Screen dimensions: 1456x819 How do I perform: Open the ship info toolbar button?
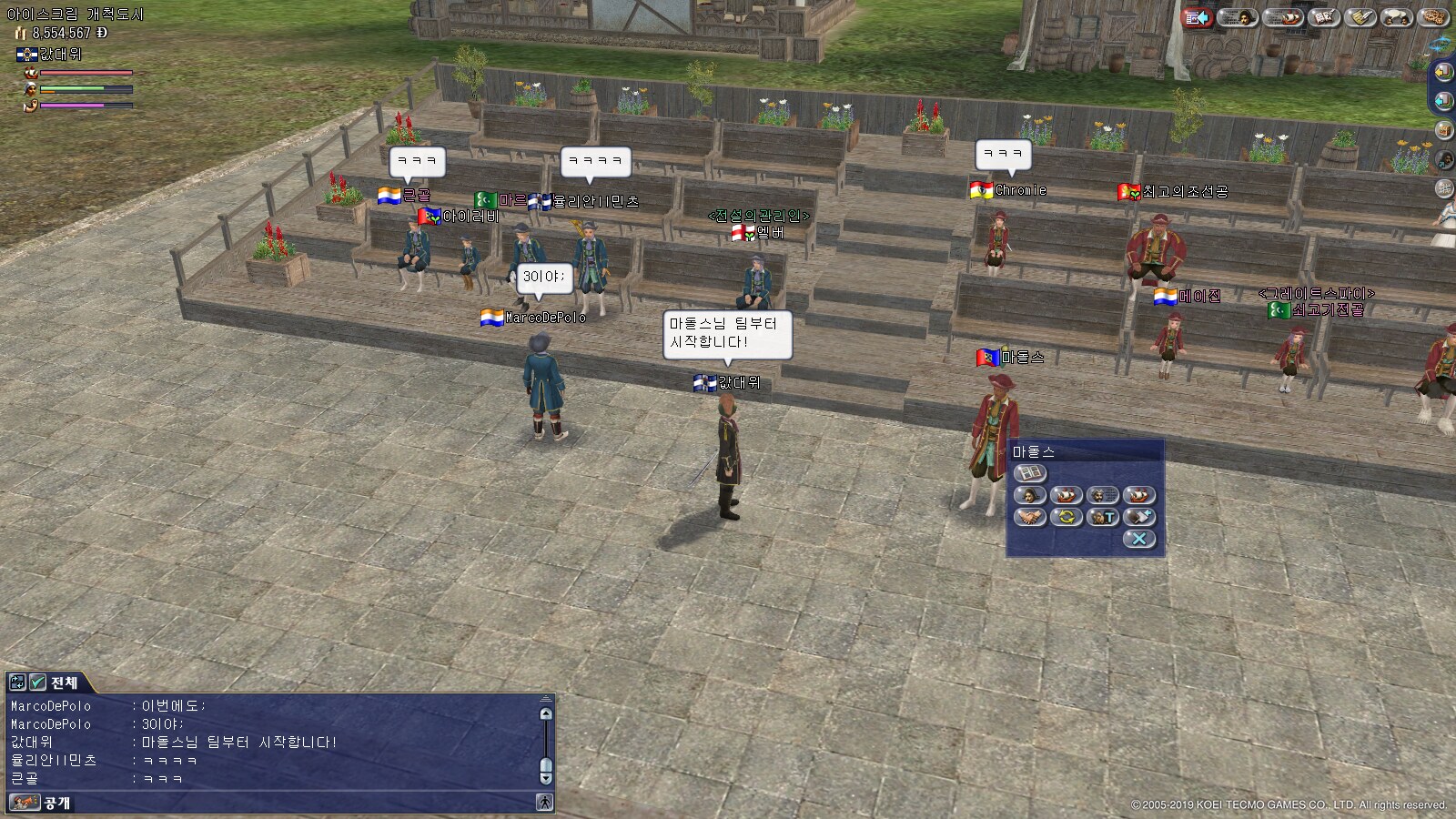pos(1284,17)
